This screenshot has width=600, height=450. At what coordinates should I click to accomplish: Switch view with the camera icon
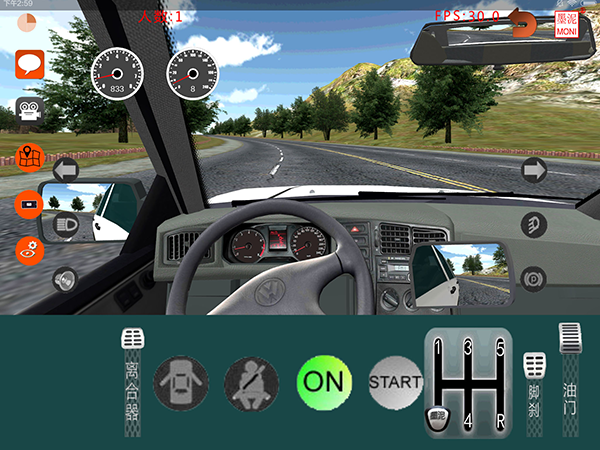28,110
